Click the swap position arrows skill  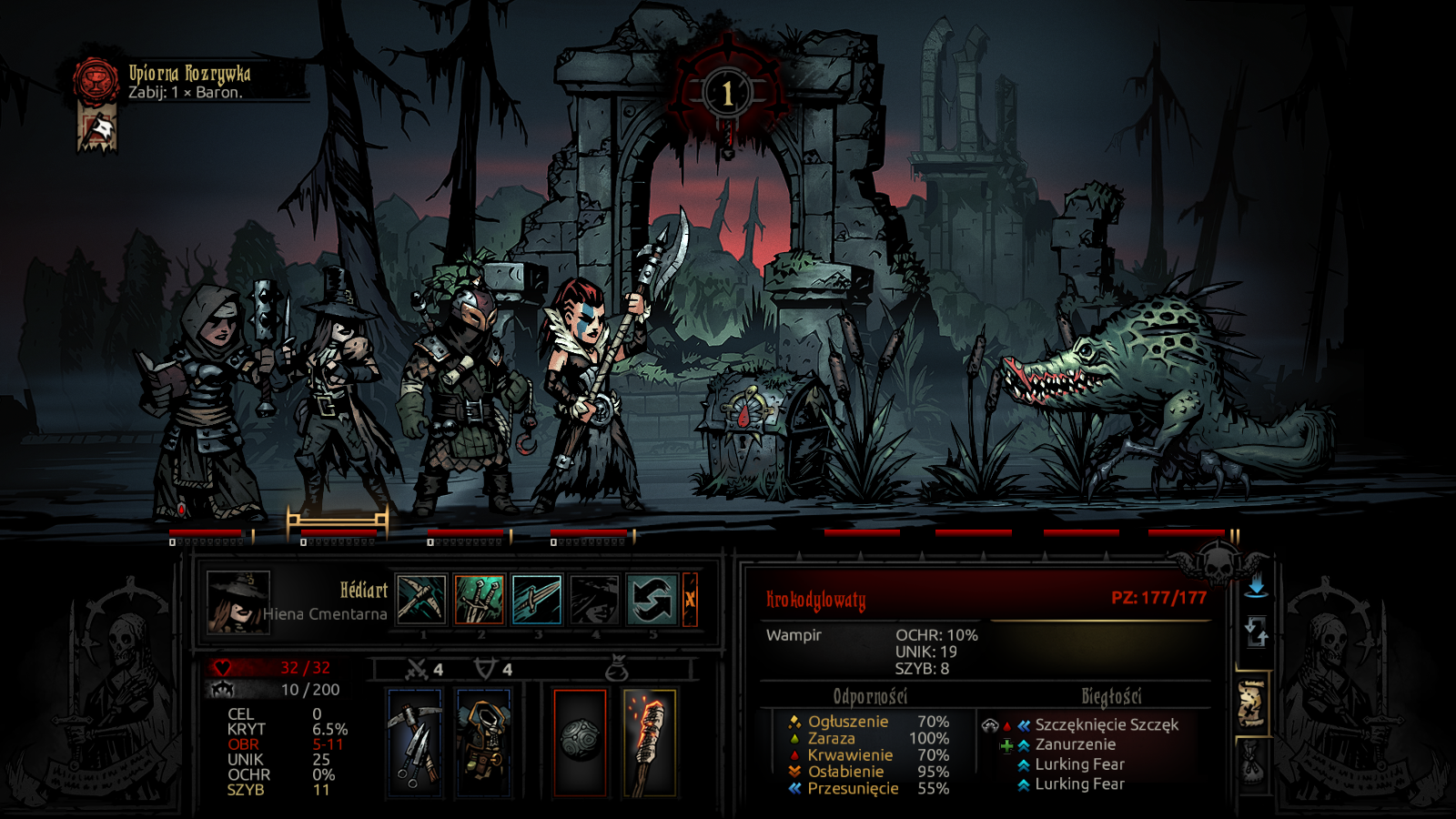pos(652,600)
